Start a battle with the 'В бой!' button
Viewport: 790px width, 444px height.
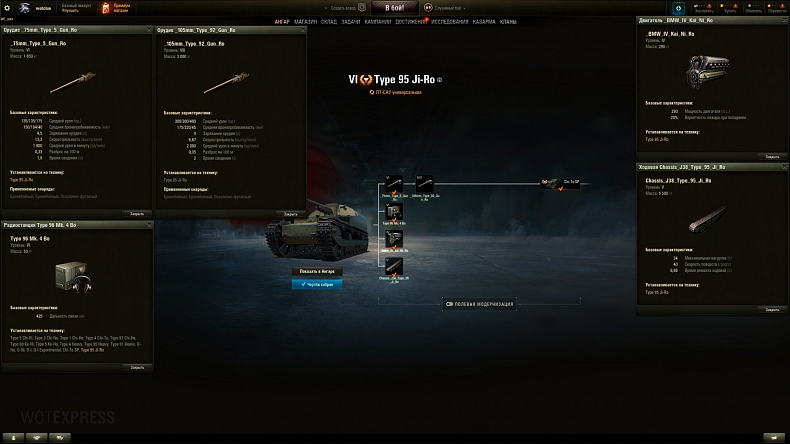pyautogui.click(x=394, y=8)
